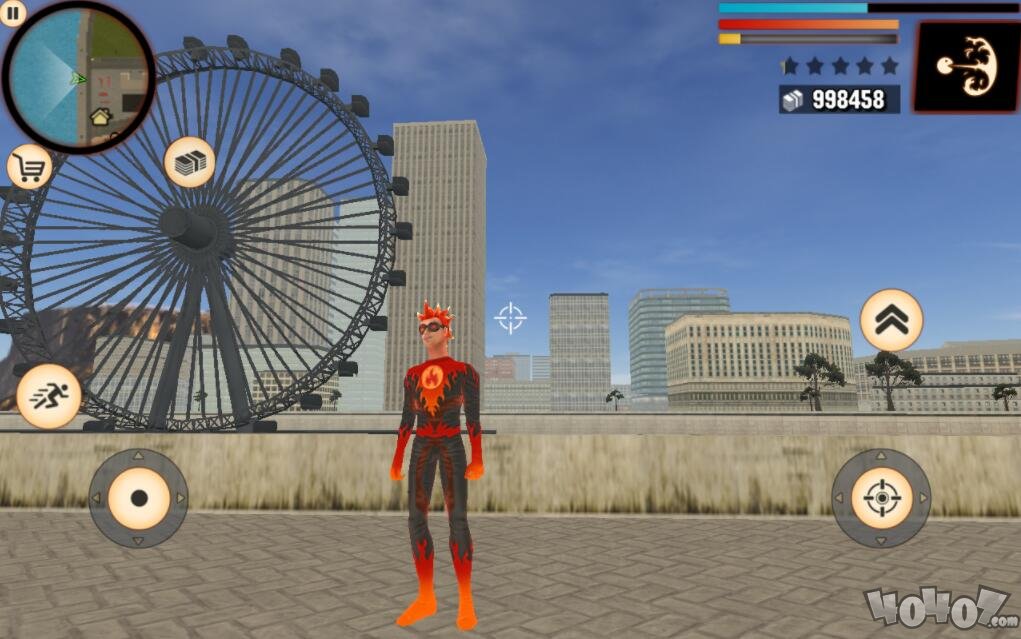Tap the movement joystick center

pos(138,498)
